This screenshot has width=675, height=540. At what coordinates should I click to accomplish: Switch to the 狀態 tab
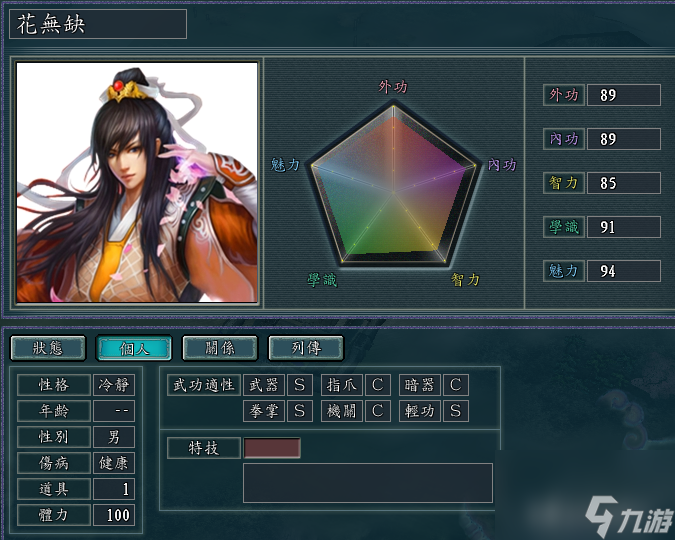point(48,348)
